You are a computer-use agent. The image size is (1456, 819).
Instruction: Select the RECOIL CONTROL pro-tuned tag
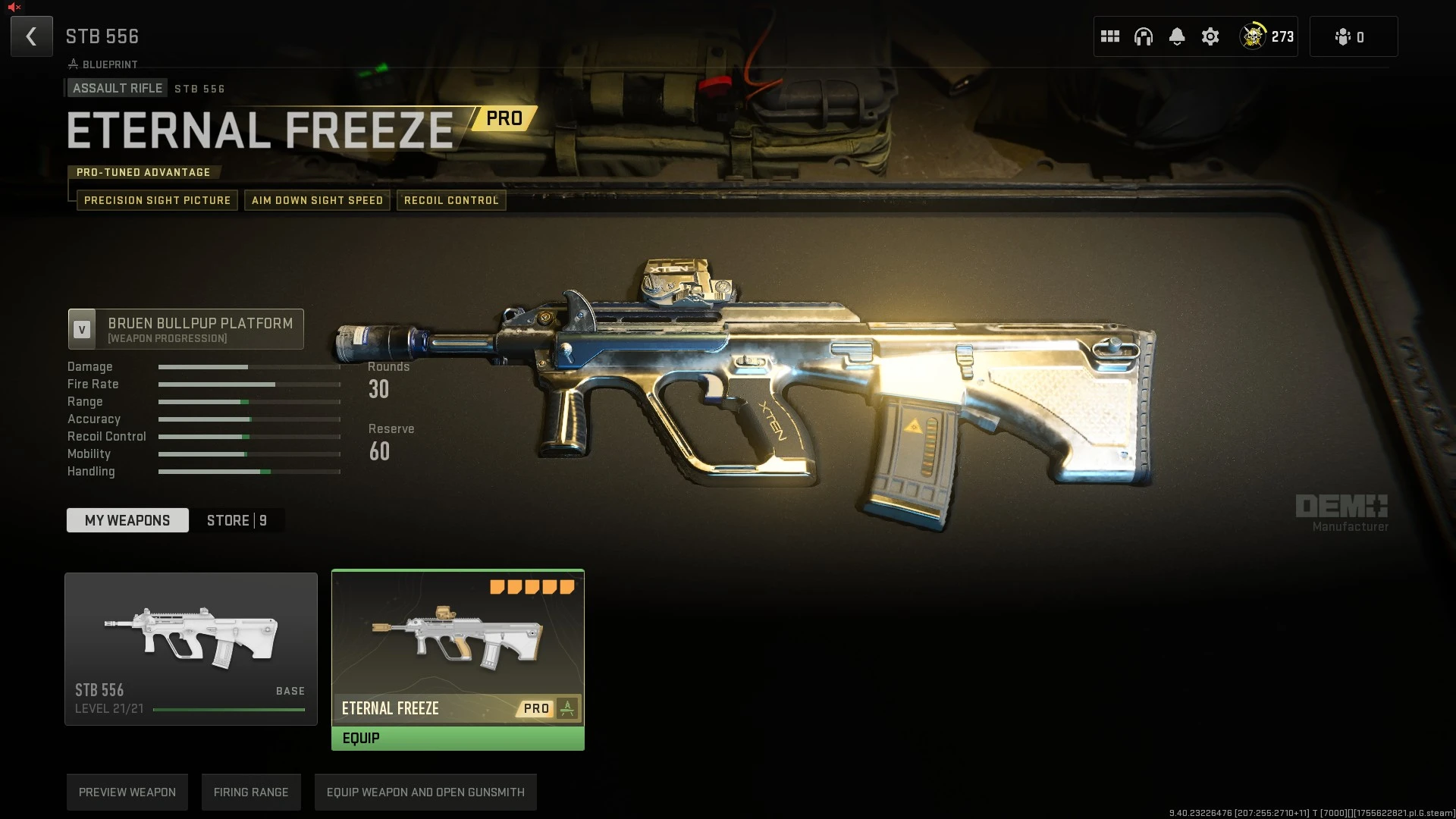coord(451,200)
